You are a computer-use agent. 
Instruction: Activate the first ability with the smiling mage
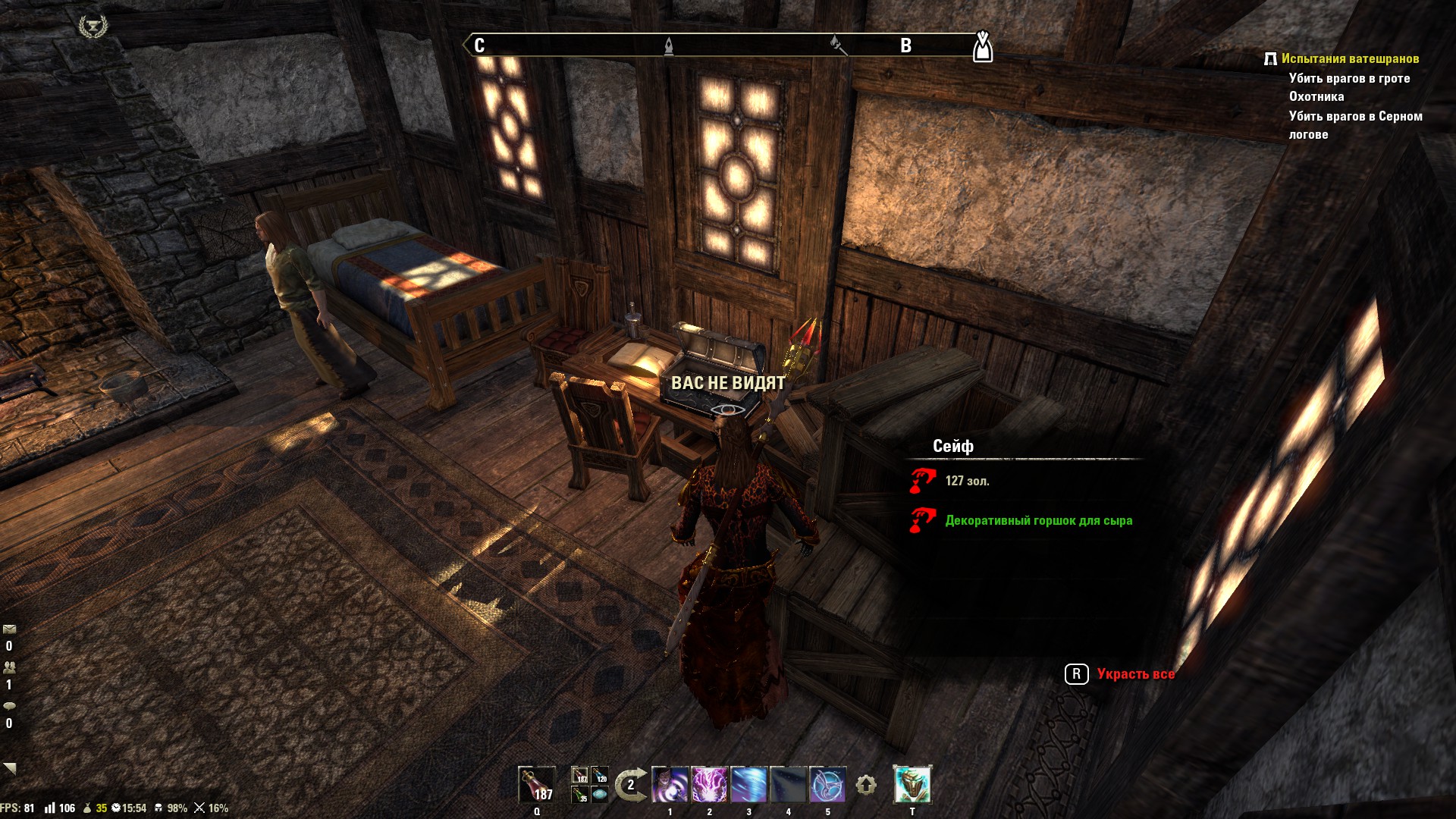tap(670, 785)
